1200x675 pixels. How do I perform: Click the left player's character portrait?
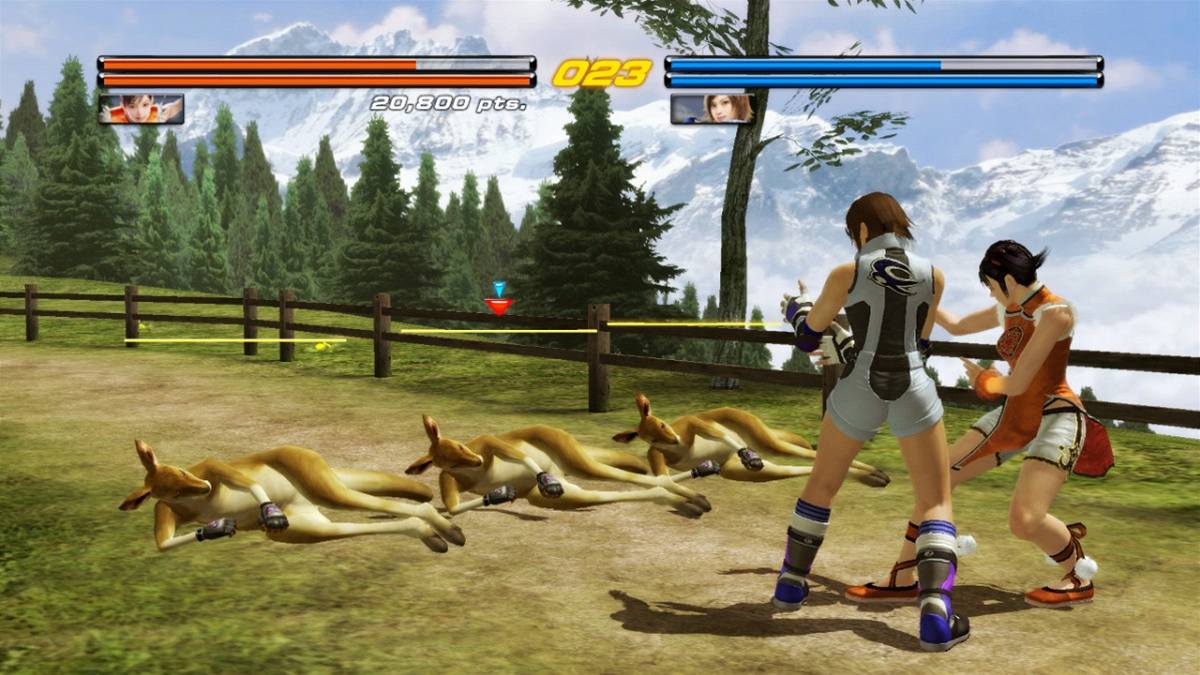(x=141, y=108)
